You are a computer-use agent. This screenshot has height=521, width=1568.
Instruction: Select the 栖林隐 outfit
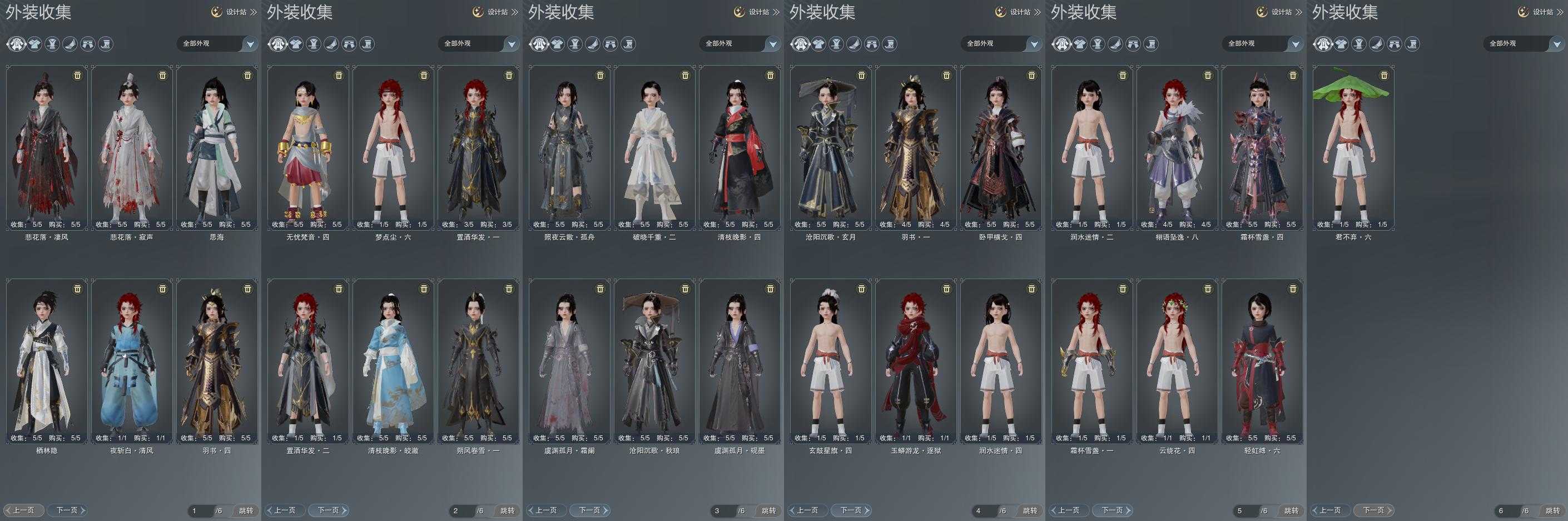coord(47,360)
